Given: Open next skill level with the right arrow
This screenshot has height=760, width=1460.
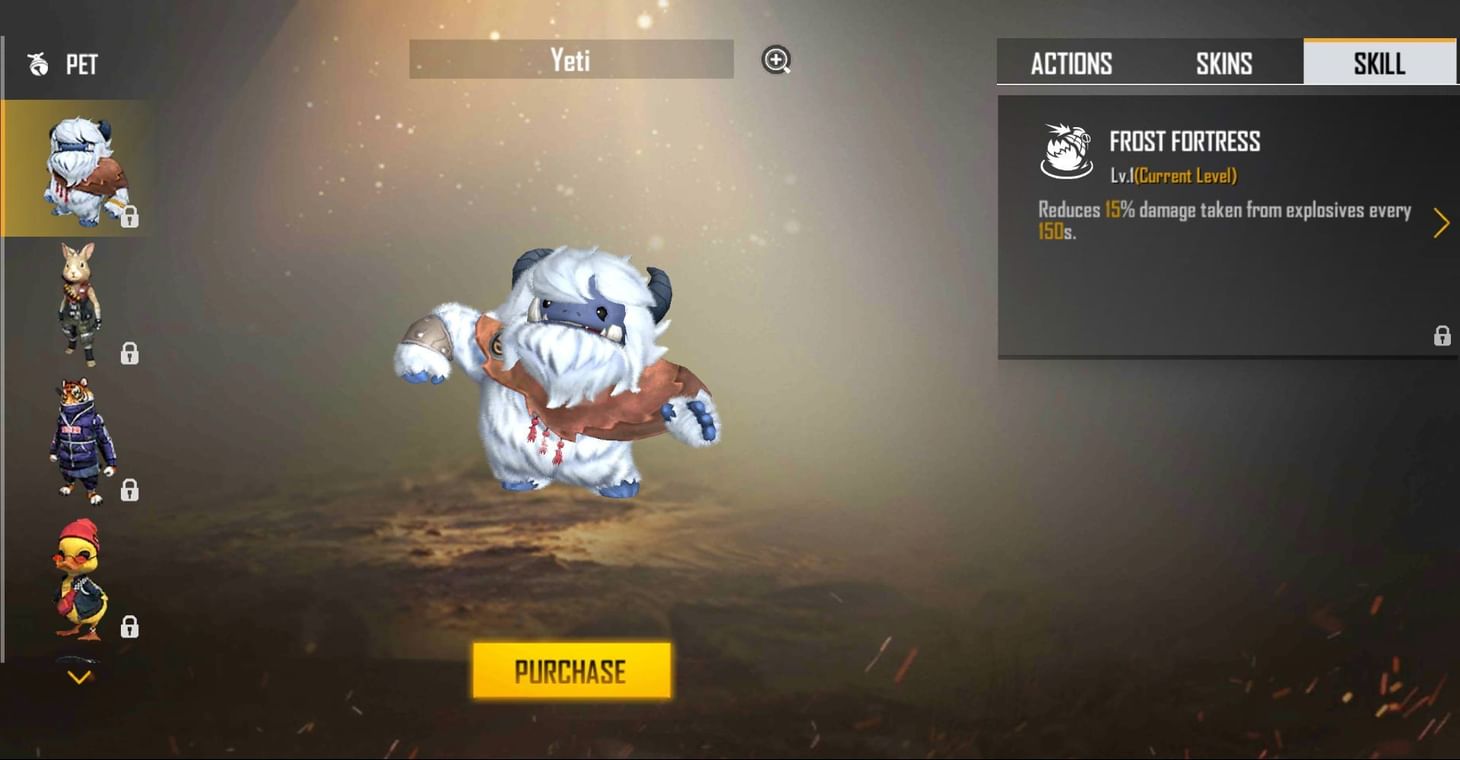Looking at the screenshot, I should (1441, 223).
